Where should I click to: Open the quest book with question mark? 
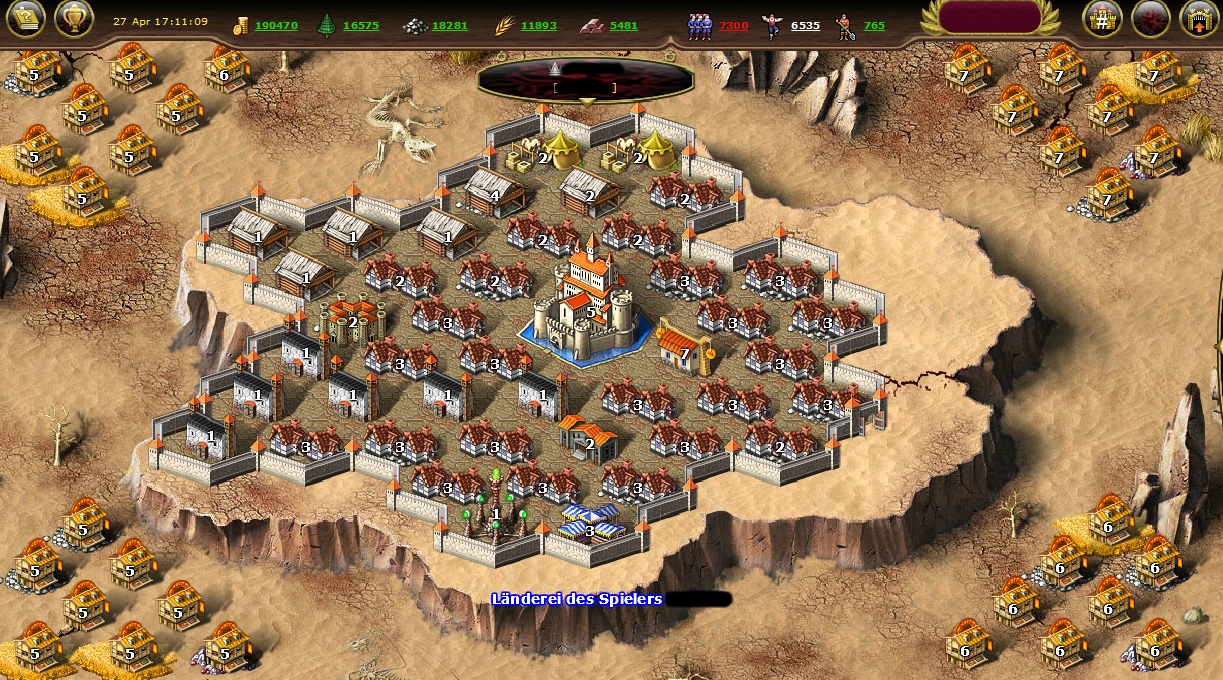(26, 18)
